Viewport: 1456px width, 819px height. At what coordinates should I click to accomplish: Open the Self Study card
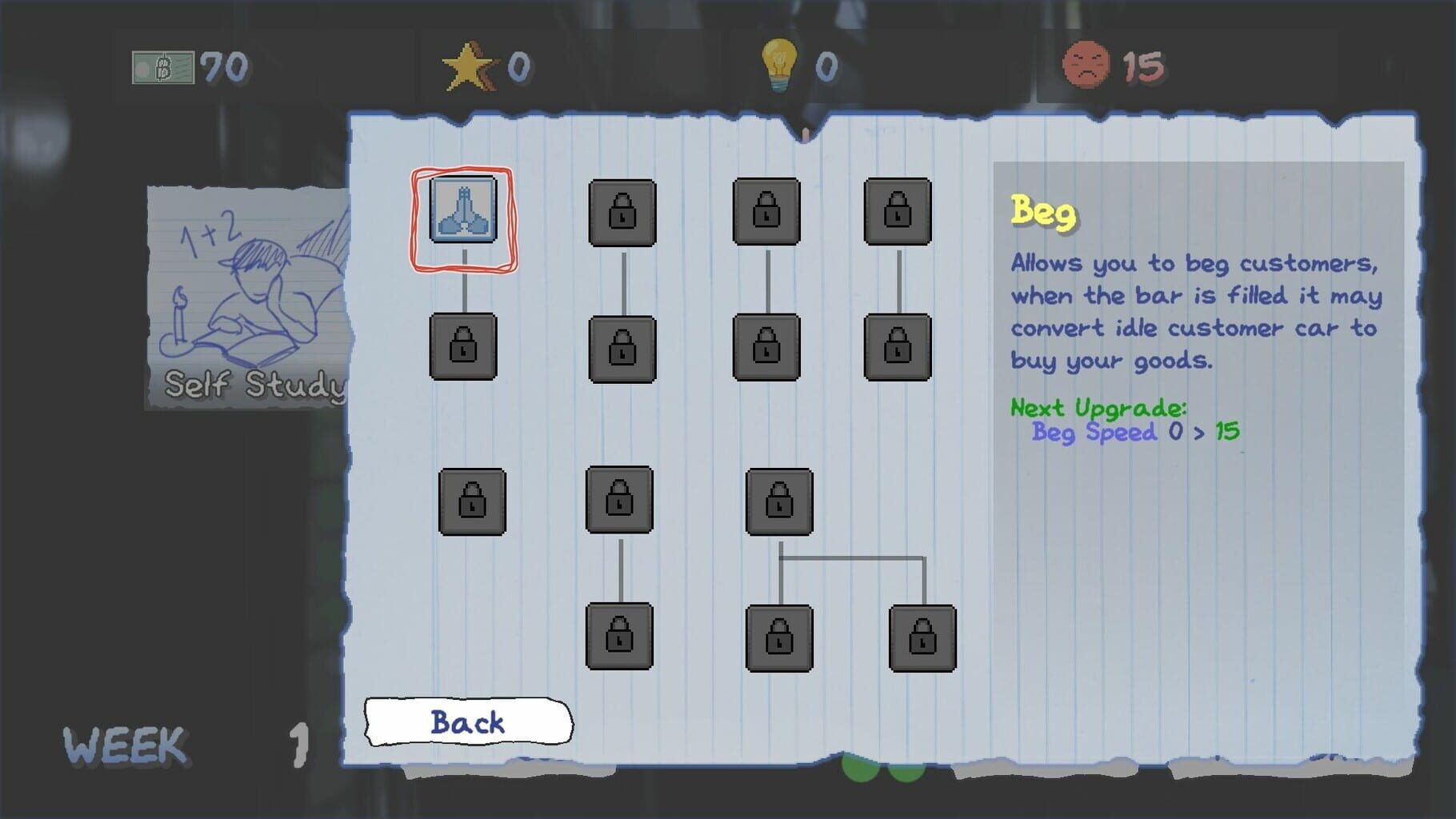[244, 296]
